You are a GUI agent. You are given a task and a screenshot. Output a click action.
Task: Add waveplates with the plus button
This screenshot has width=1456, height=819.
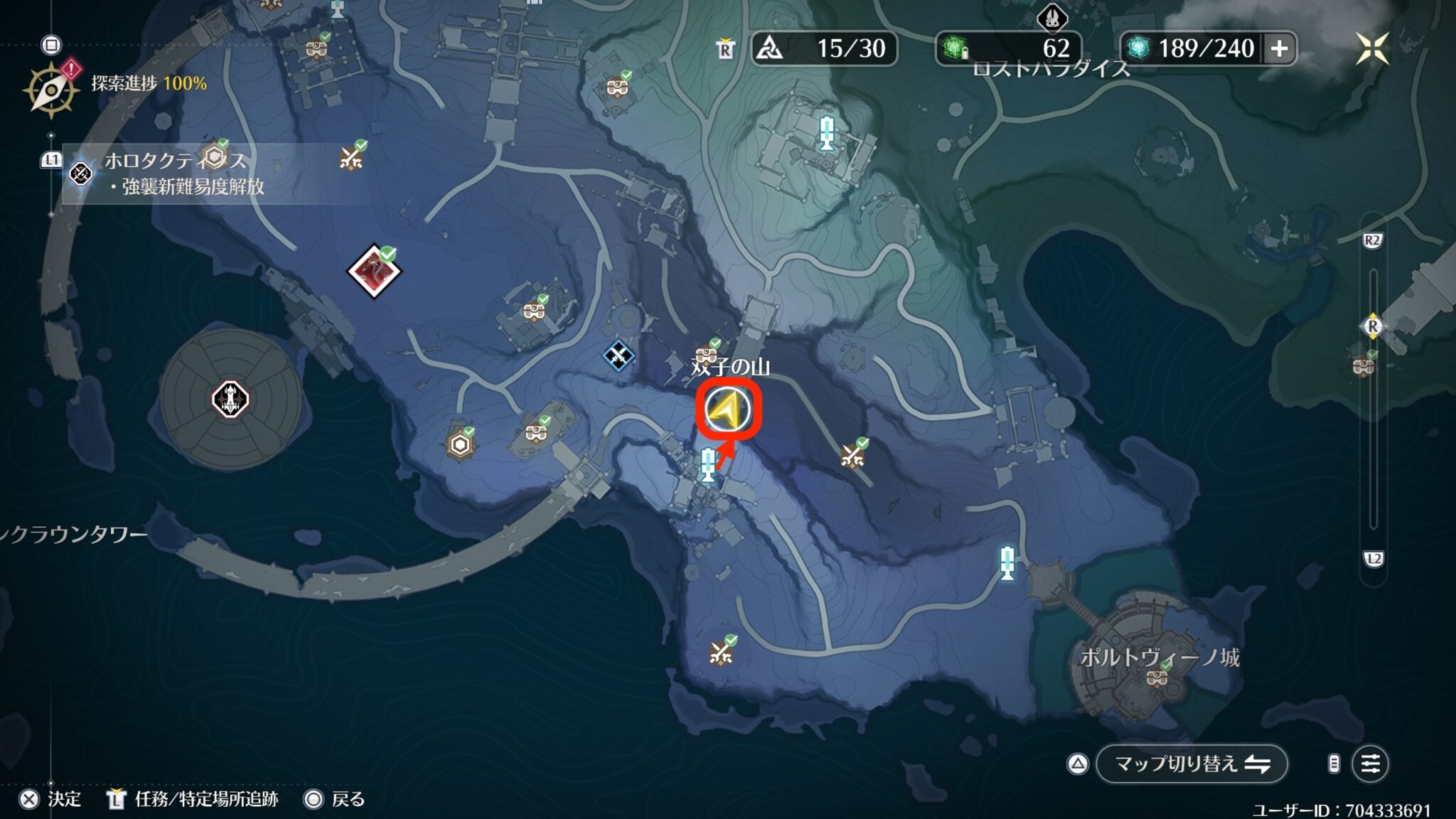tap(1279, 48)
